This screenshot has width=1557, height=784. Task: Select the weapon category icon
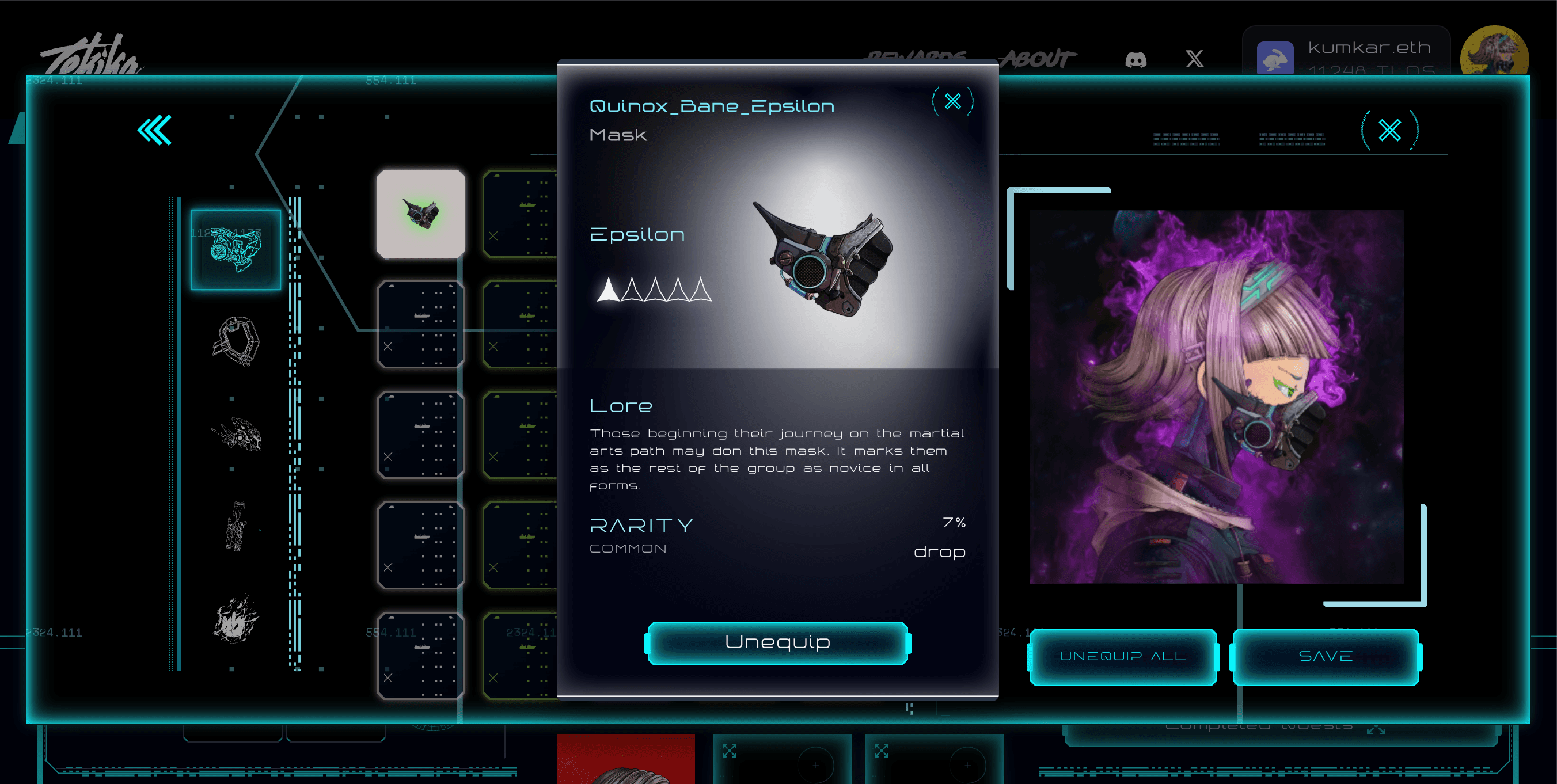point(236,526)
